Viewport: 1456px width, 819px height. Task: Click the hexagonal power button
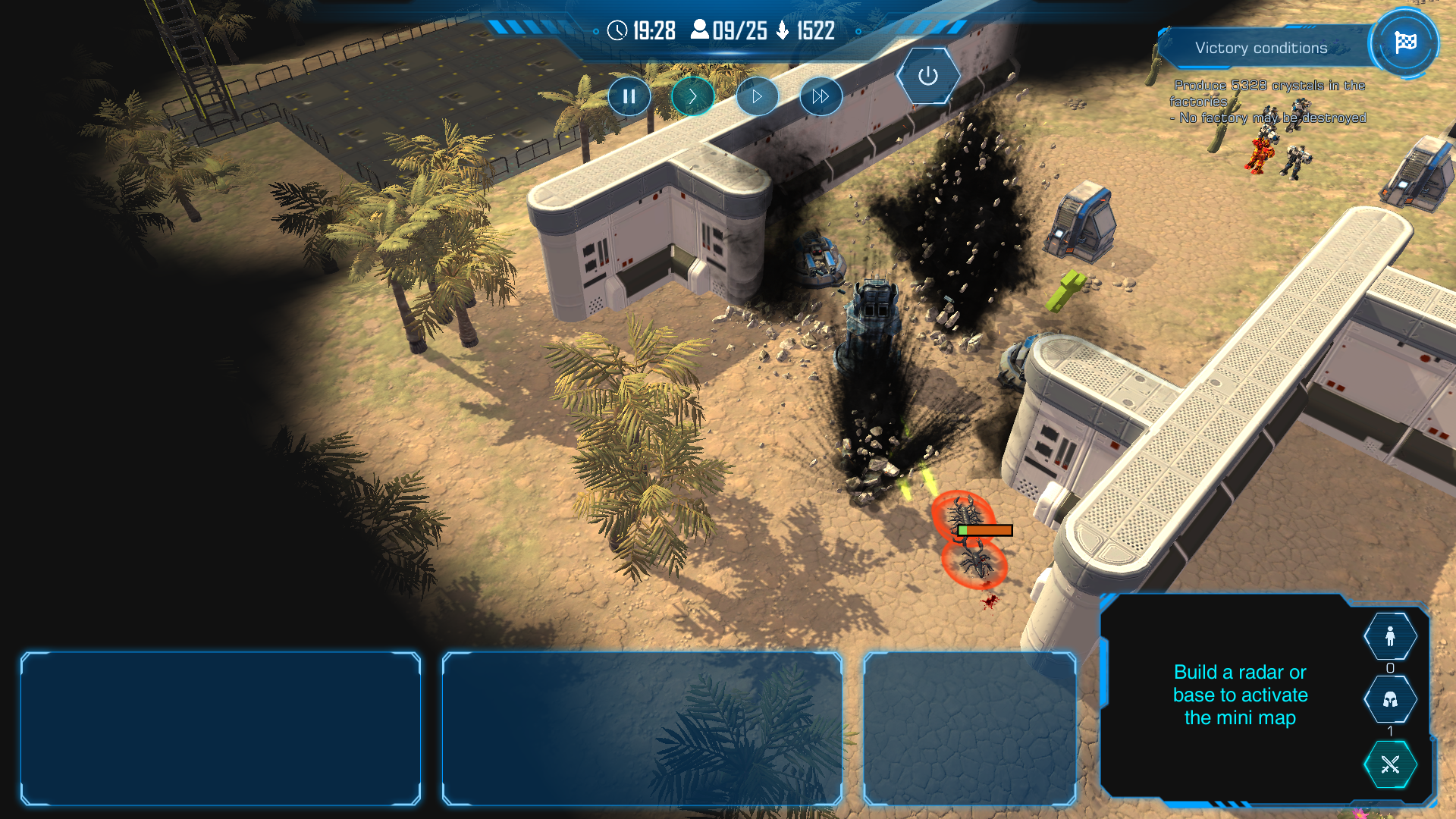(x=927, y=76)
